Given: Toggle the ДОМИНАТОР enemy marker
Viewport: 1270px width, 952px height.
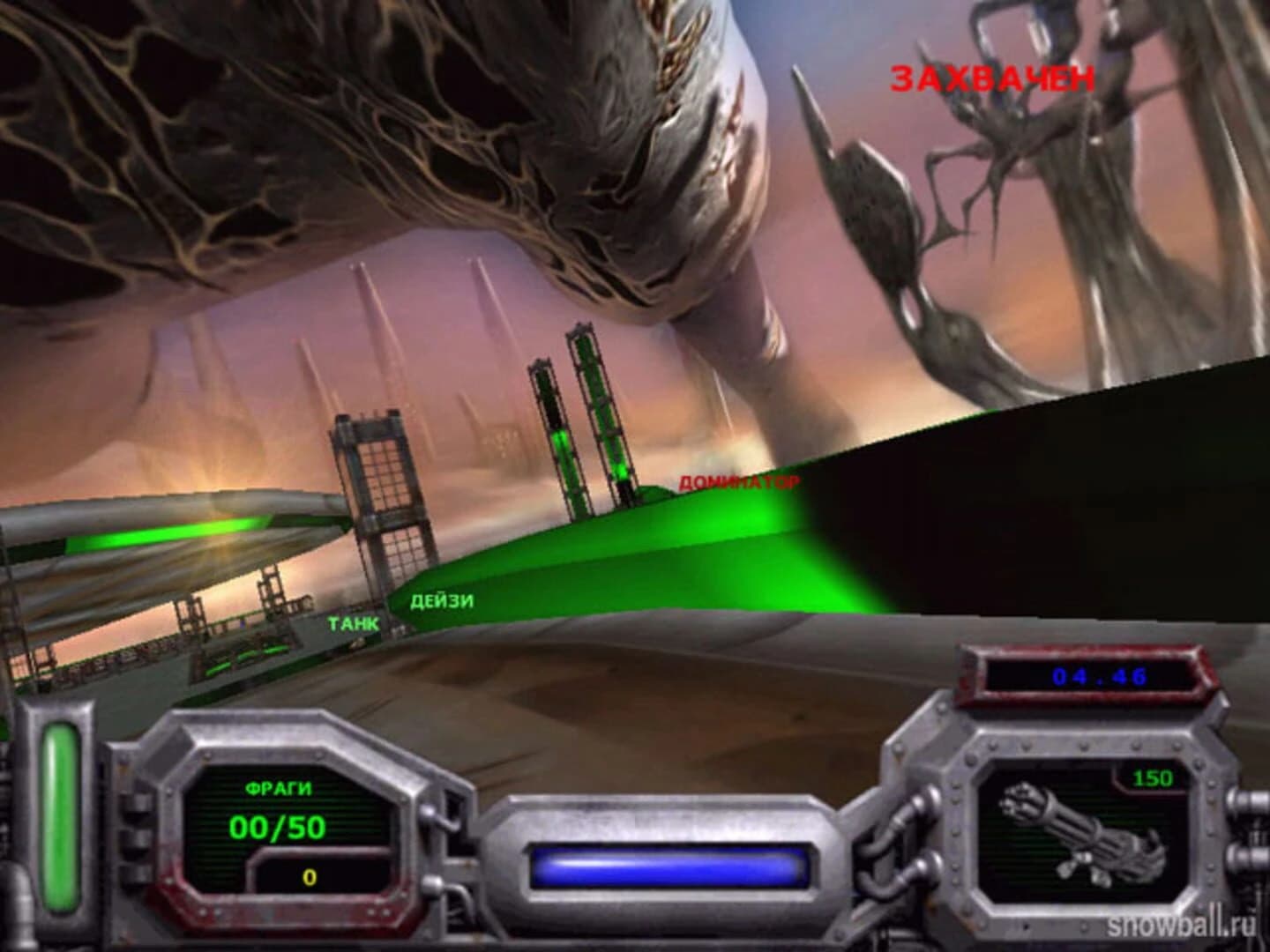Looking at the screenshot, I should point(739,482).
